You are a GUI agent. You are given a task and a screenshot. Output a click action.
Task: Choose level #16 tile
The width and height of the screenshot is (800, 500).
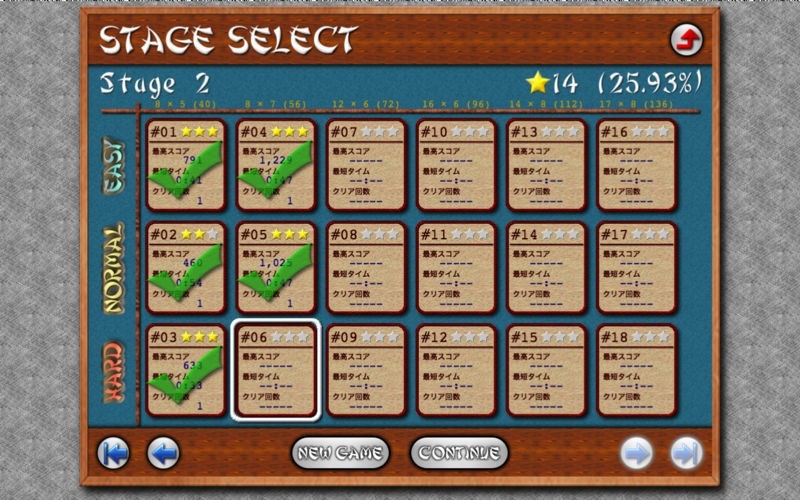(x=636, y=165)
